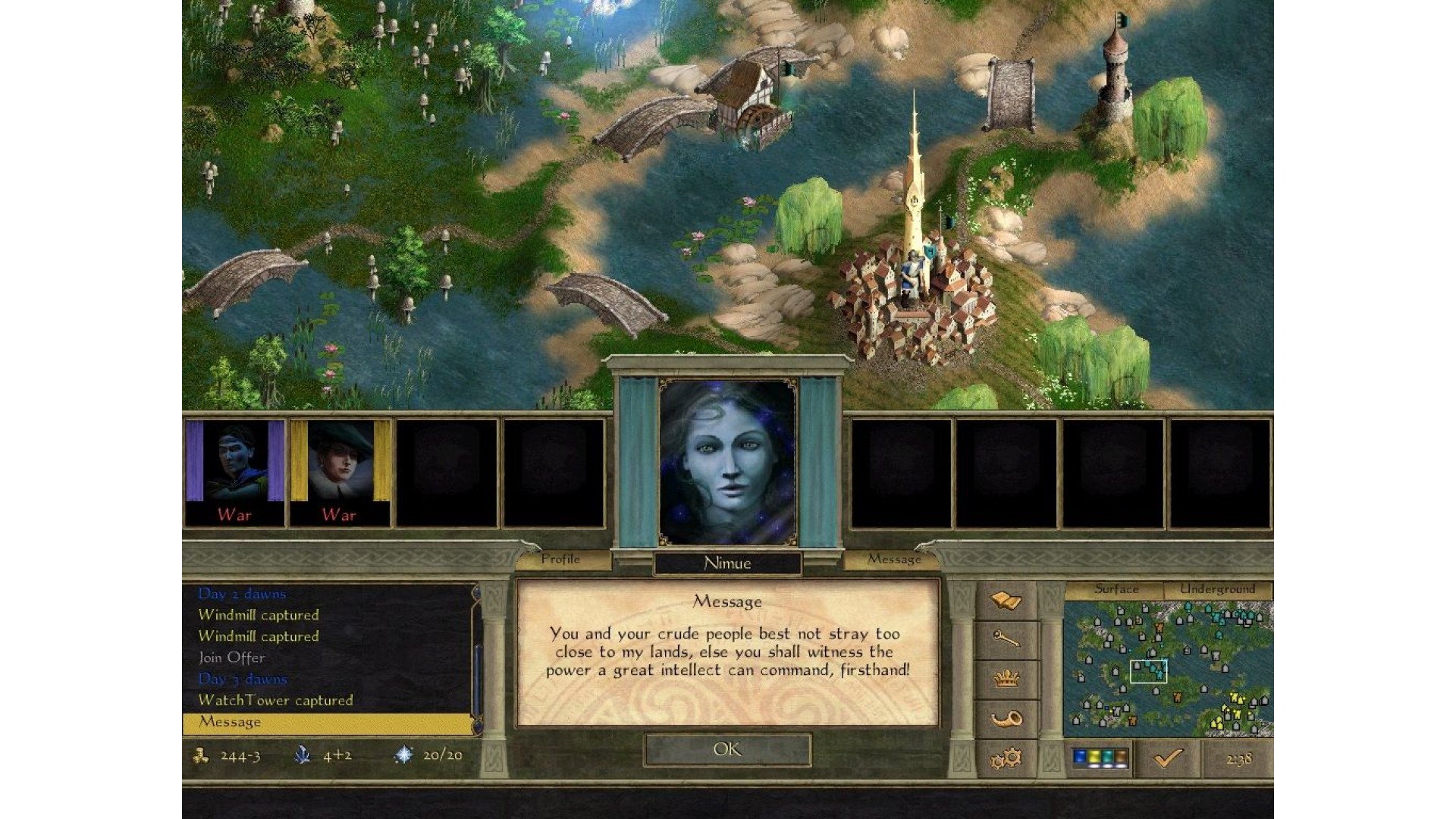Switch to the Message tab
Viewport: 1456px width, 819px height.
(x=894, y=560)
